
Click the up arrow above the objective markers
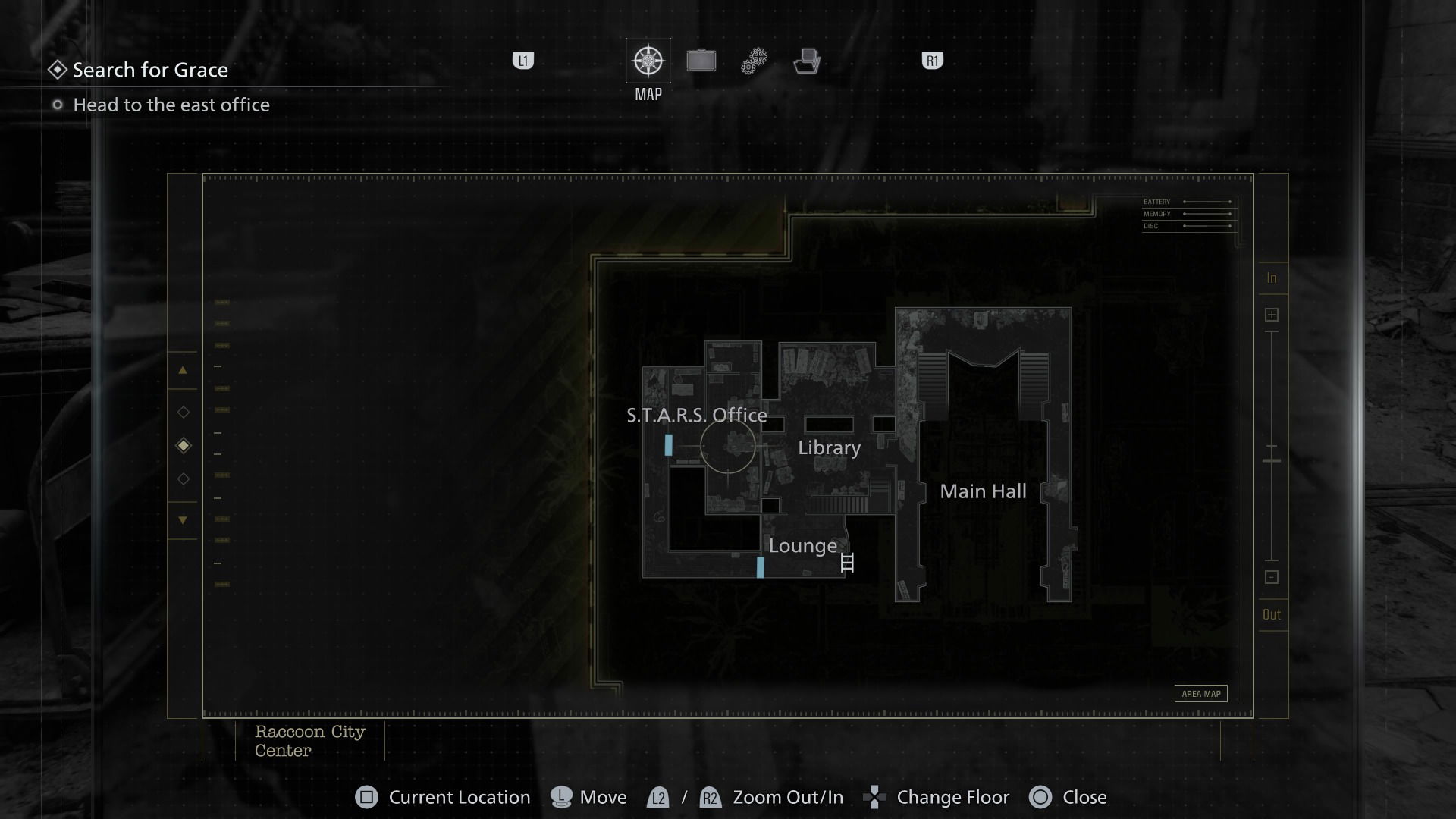(183, 371)
